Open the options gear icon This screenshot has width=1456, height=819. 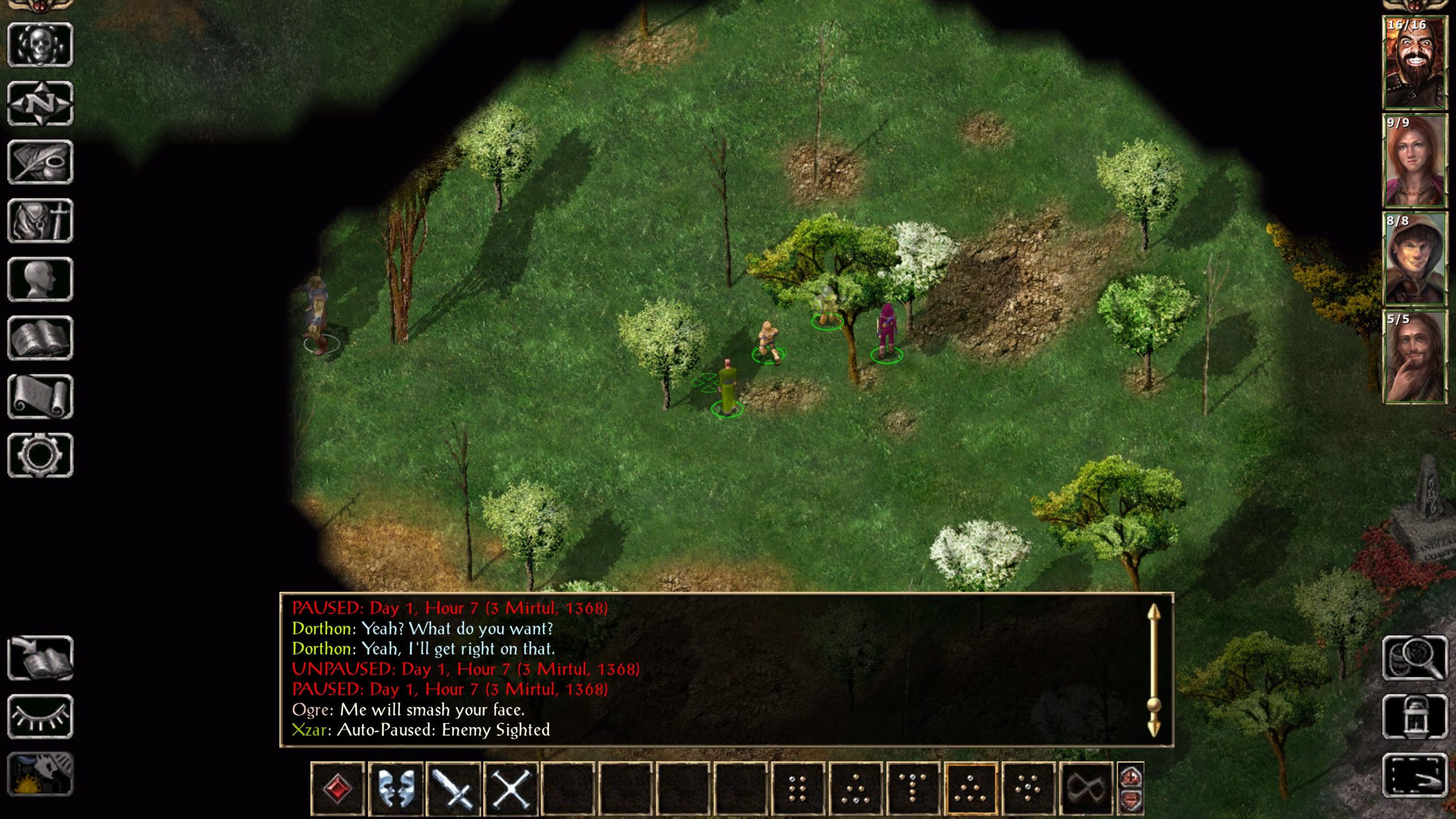(40, 455)
